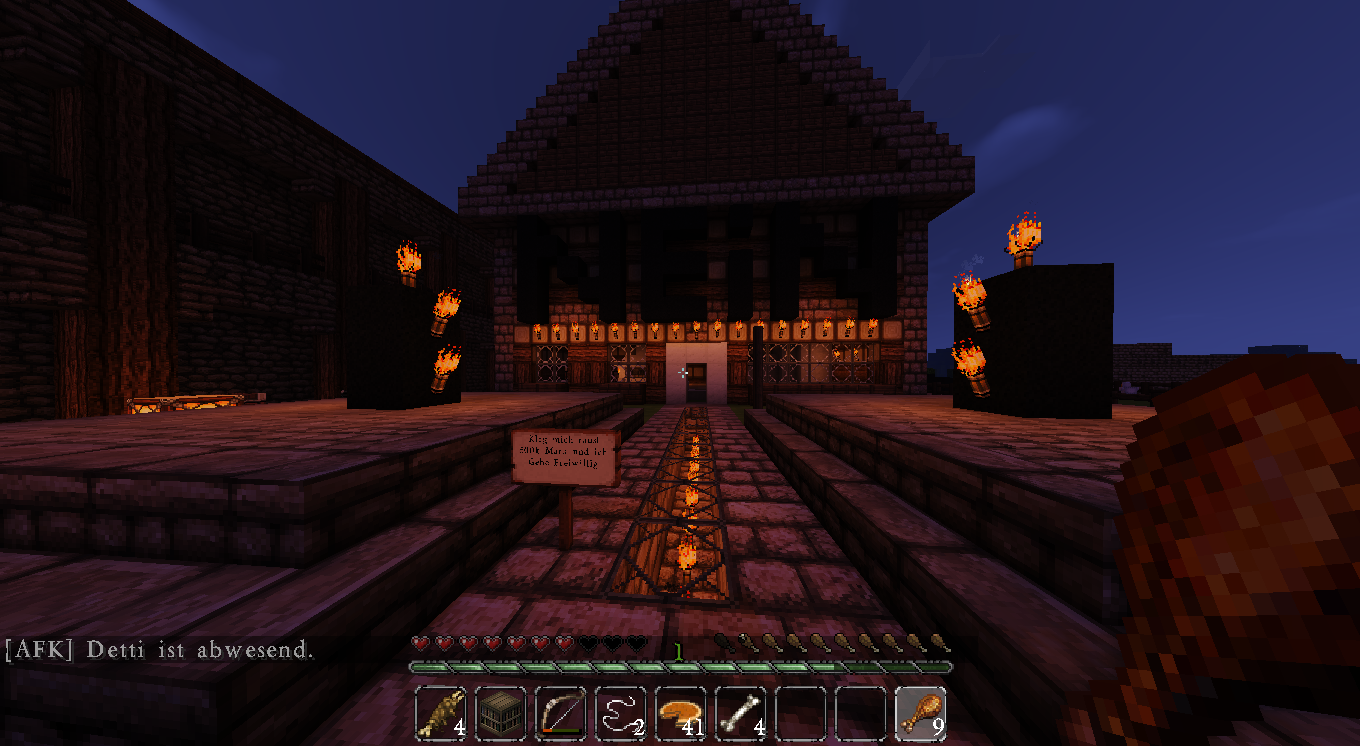Select the wooden chest hotbar slot
The width and height of the screenshot is (1360, 746).
501,713
